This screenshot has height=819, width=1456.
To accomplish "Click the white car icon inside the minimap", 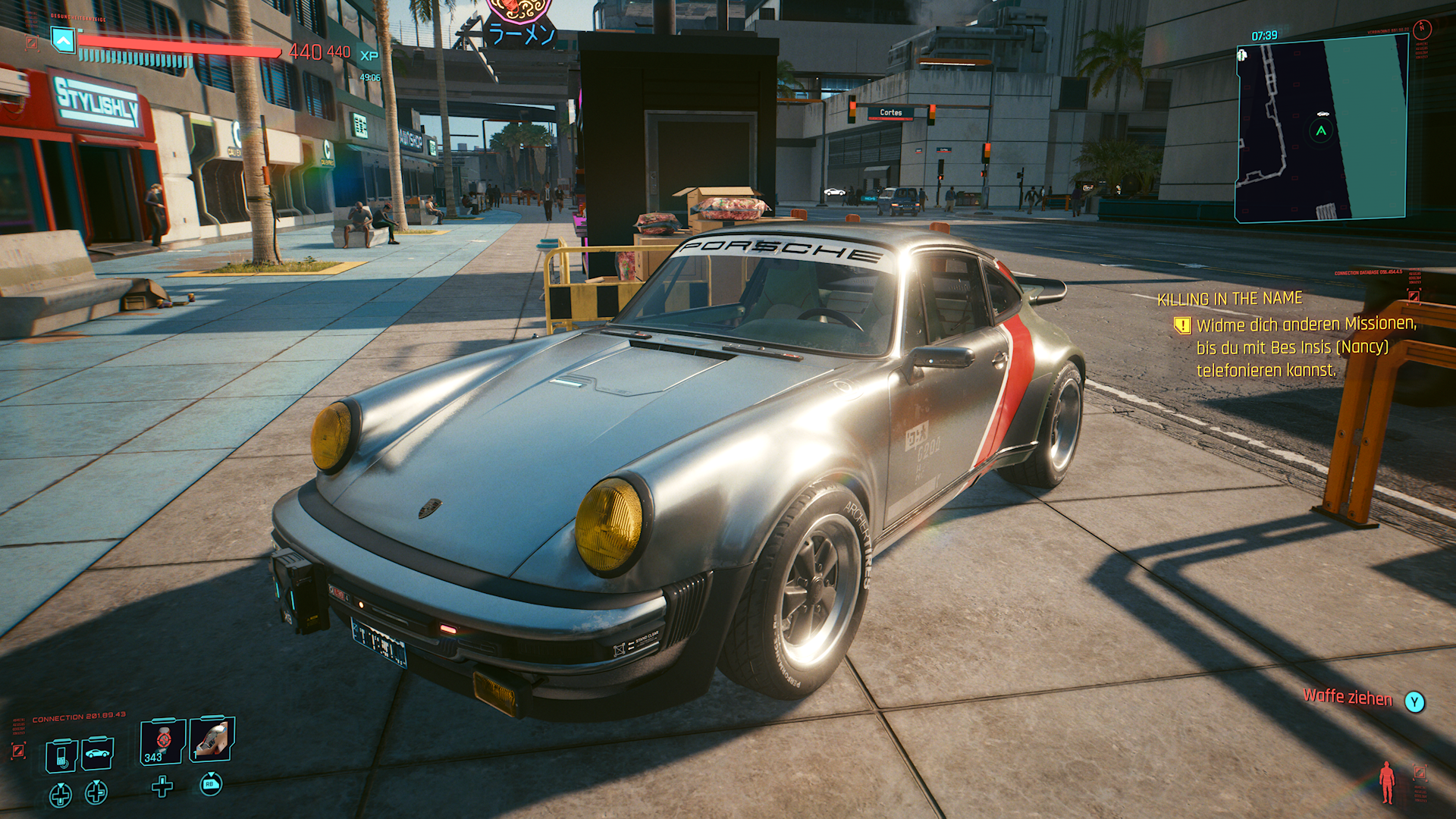I will [1323, 113].
